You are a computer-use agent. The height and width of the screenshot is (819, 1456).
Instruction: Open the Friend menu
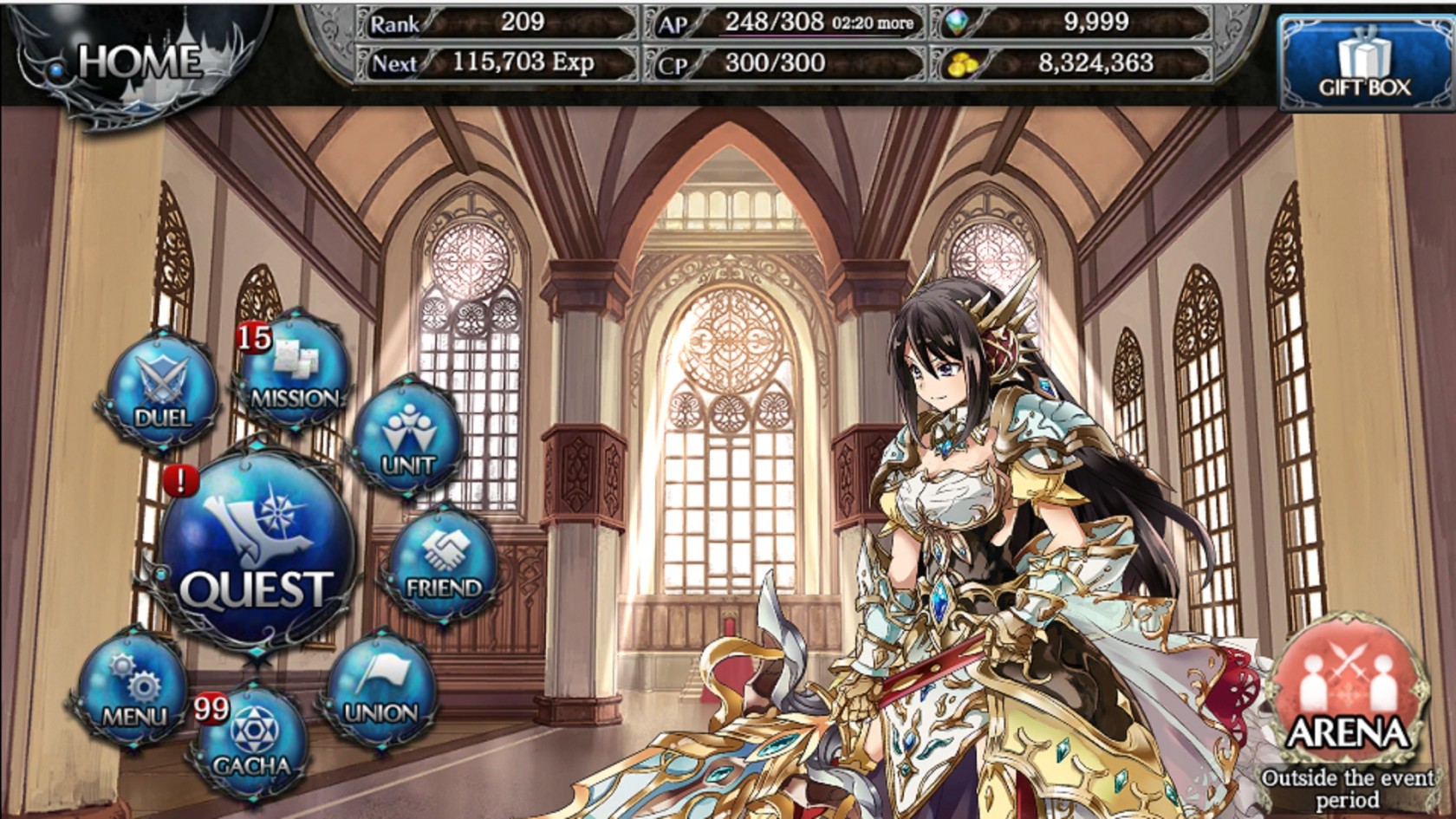443,562
